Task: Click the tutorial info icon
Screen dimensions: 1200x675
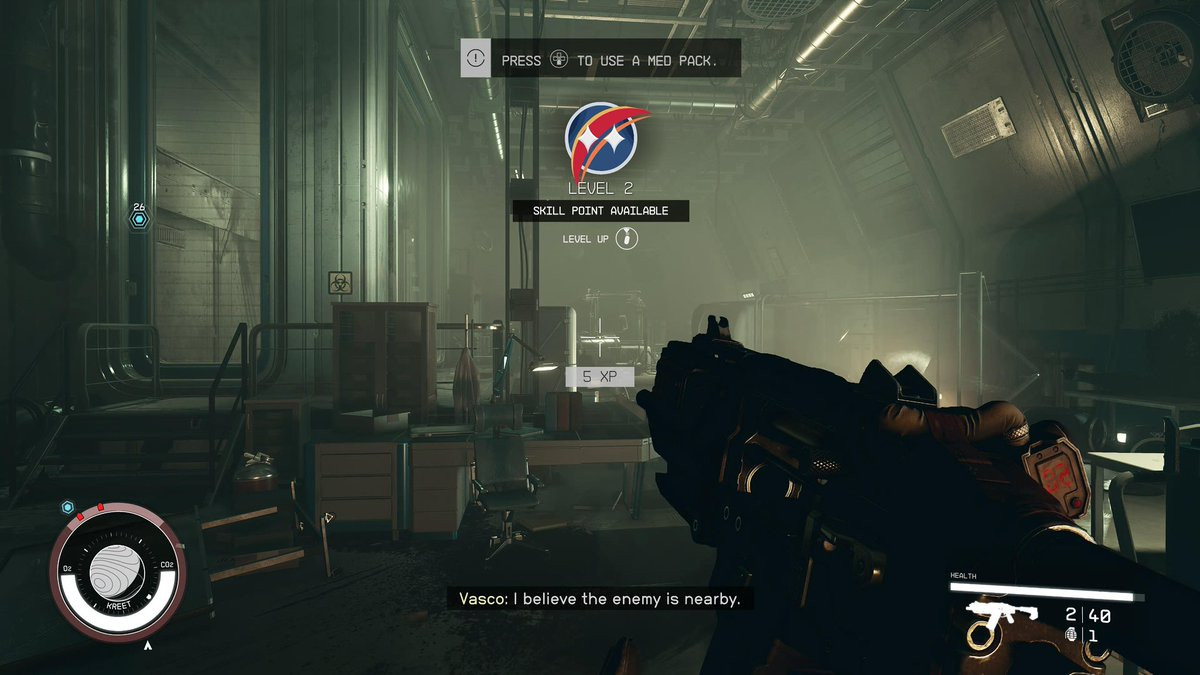Action: pos(476,59)
